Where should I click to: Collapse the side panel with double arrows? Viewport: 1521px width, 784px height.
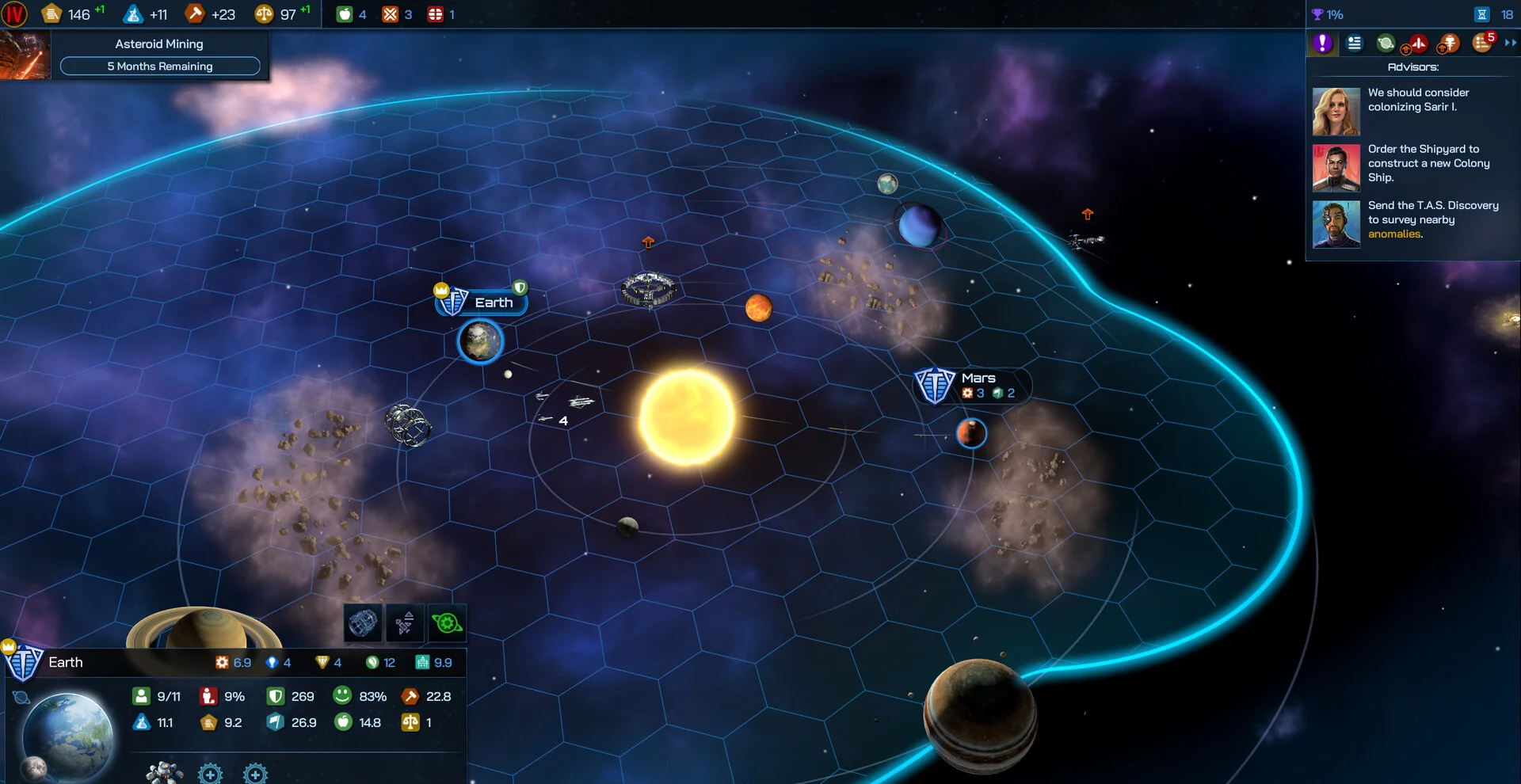coord(1510,43)
